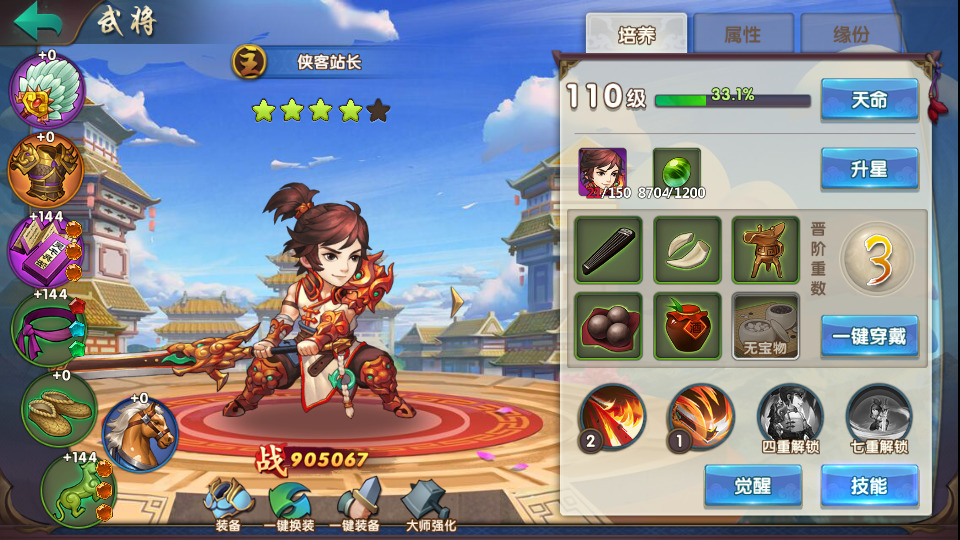Open the 缘份 tab
Screen dimensions: 960x540
point(851,35)
